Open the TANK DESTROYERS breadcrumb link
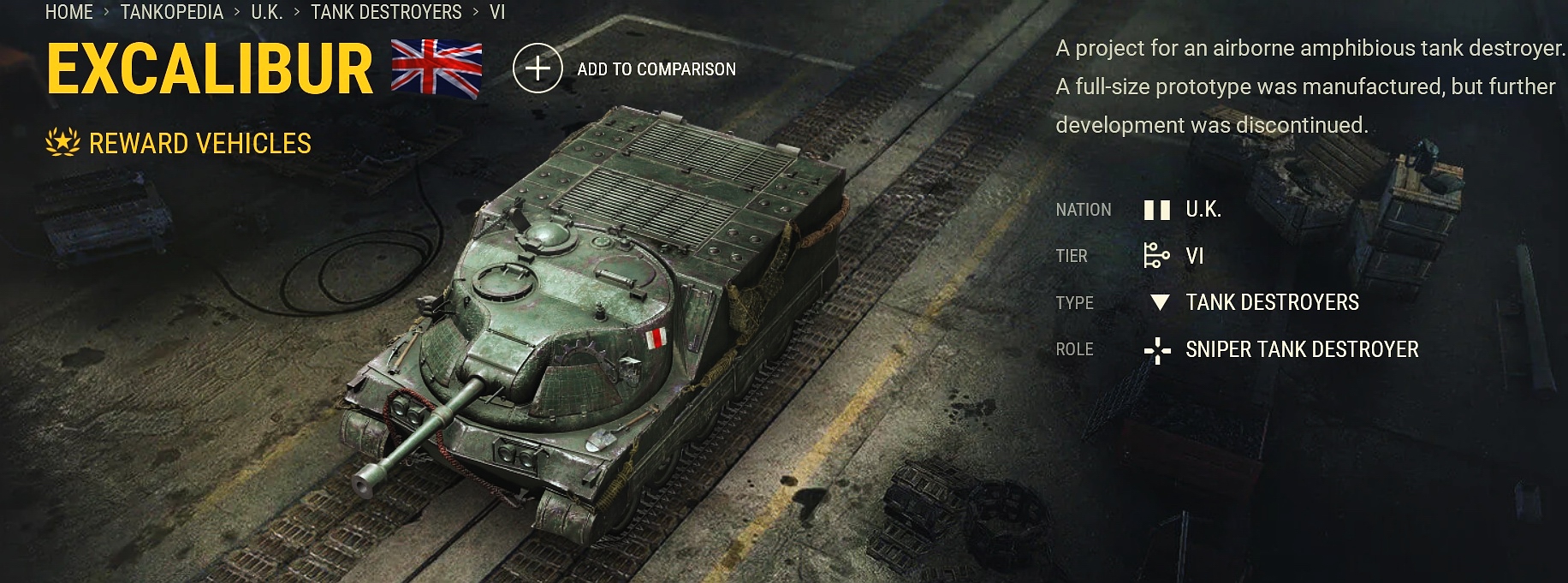The height and width of the screenshot is (583, 1568). [x=386, y=12]
